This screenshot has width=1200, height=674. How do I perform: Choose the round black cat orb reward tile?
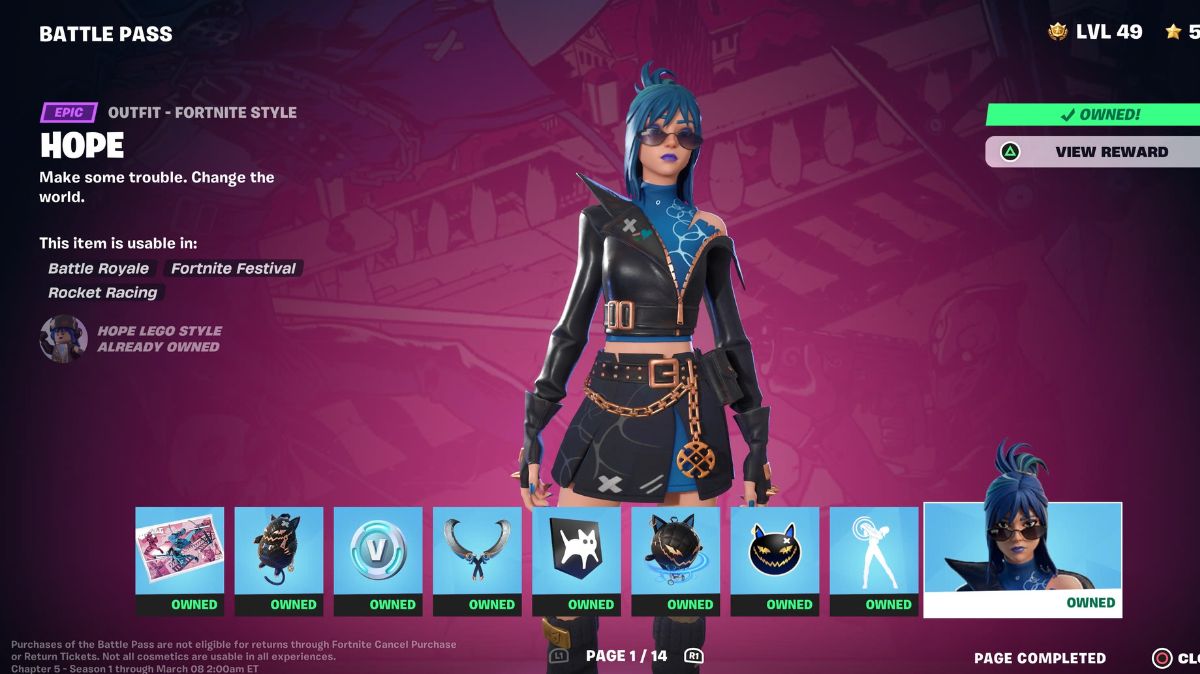(675, 560)
